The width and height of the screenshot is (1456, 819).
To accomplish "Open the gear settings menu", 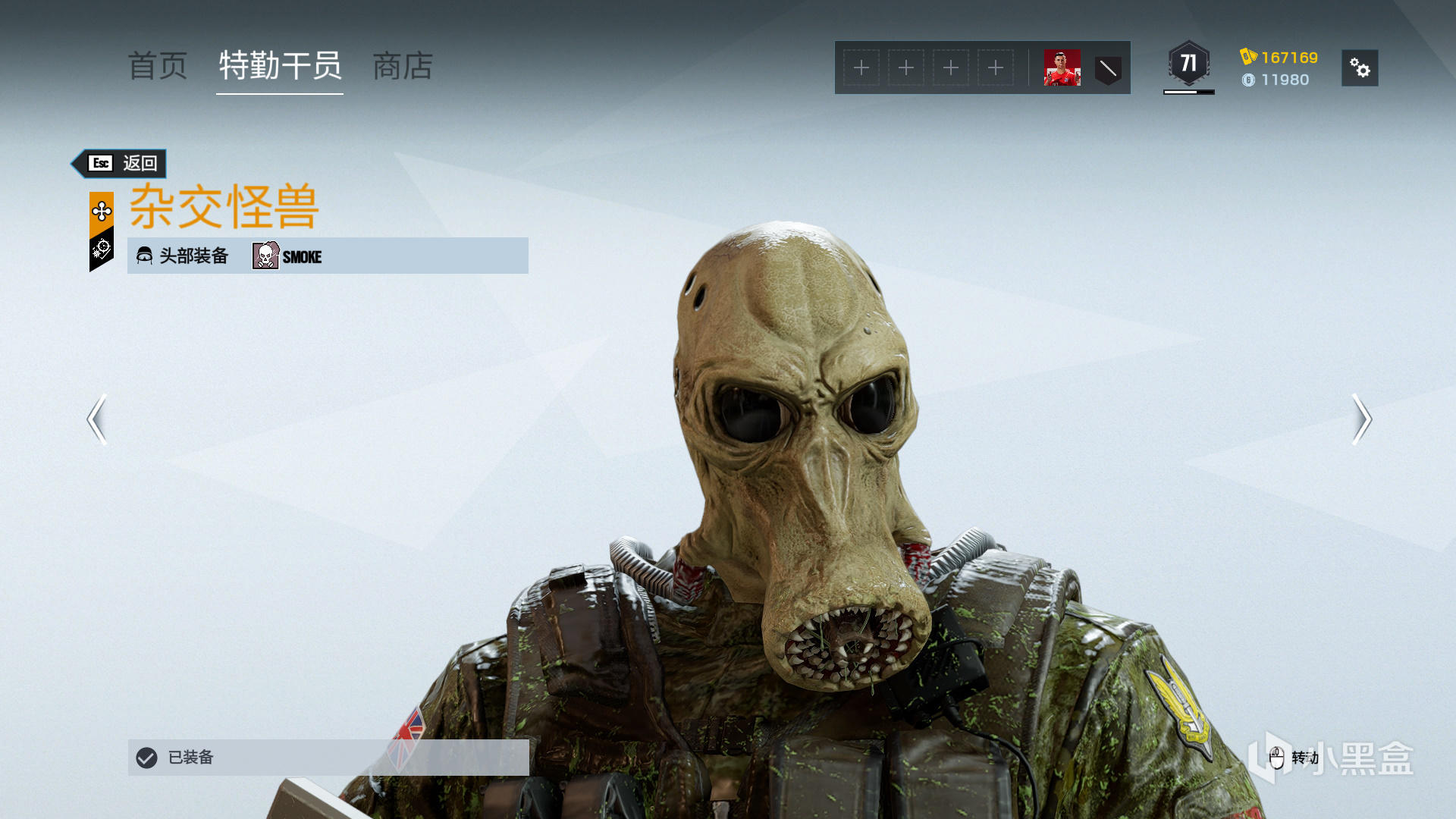I will [1360, 68].
